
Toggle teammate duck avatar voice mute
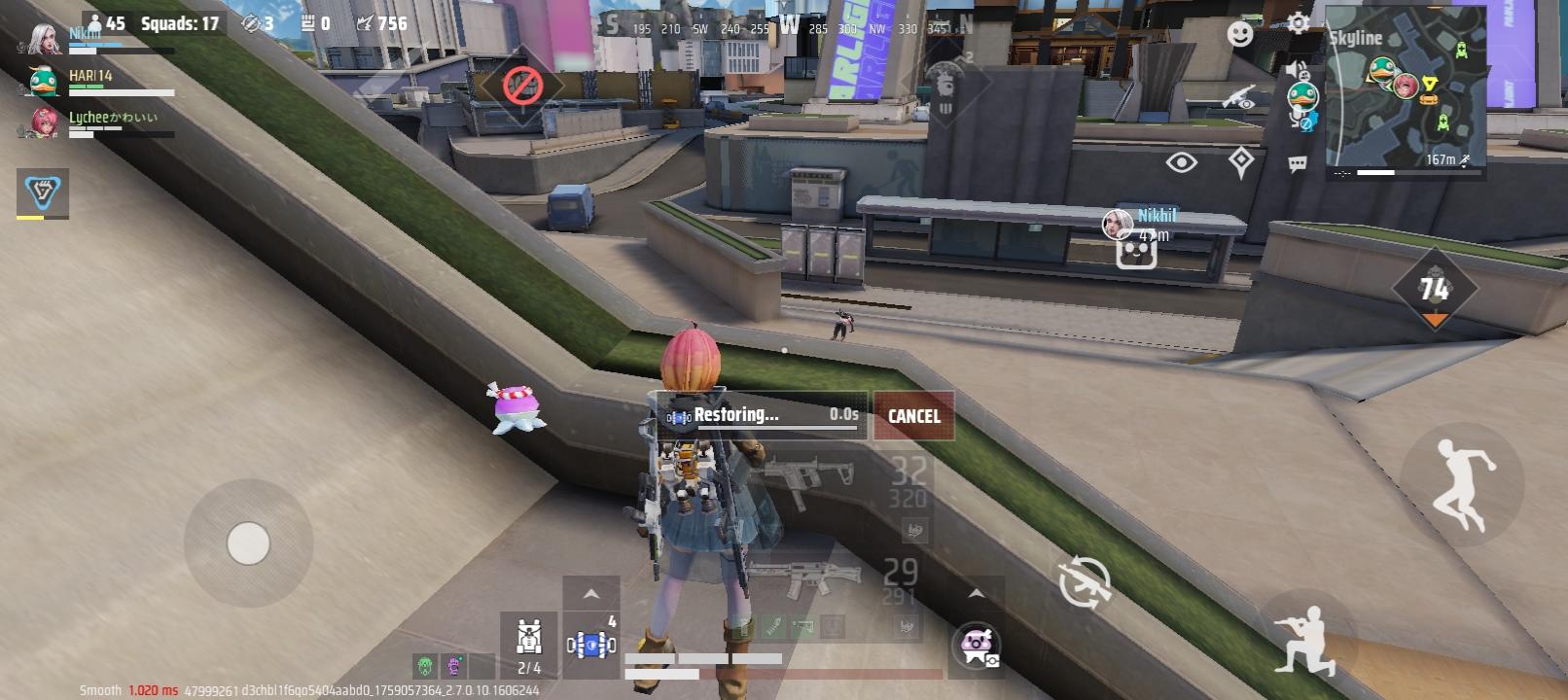(x=1301, y=96)
